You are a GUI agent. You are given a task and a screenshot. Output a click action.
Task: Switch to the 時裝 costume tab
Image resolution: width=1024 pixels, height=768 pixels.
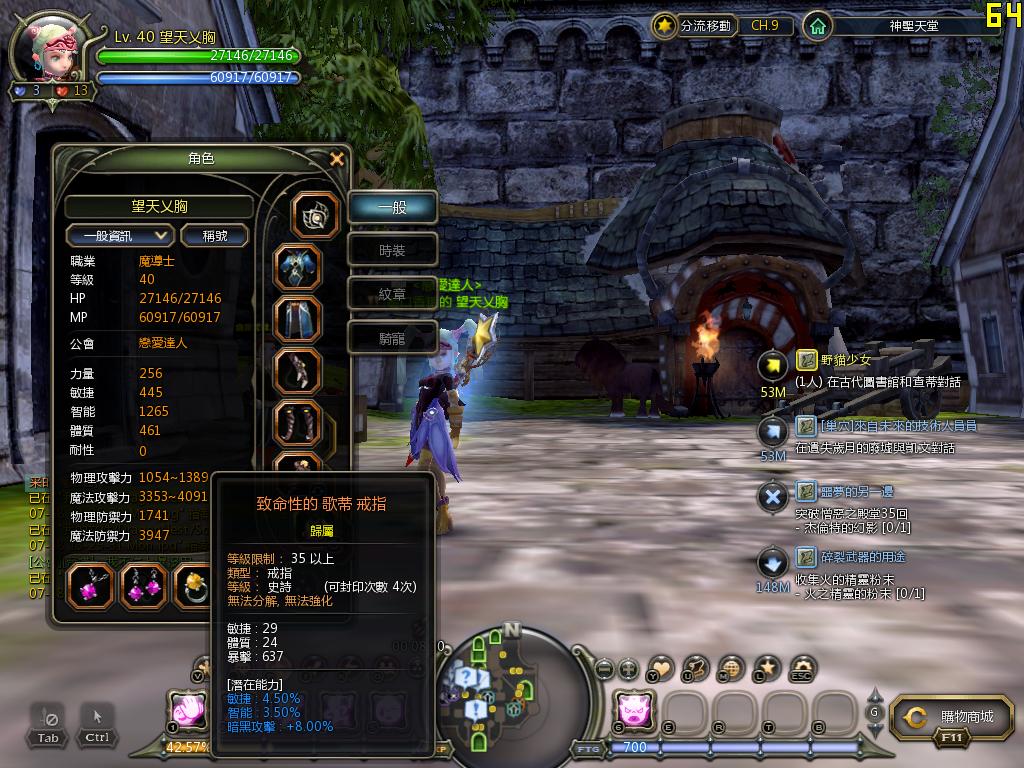392,251
